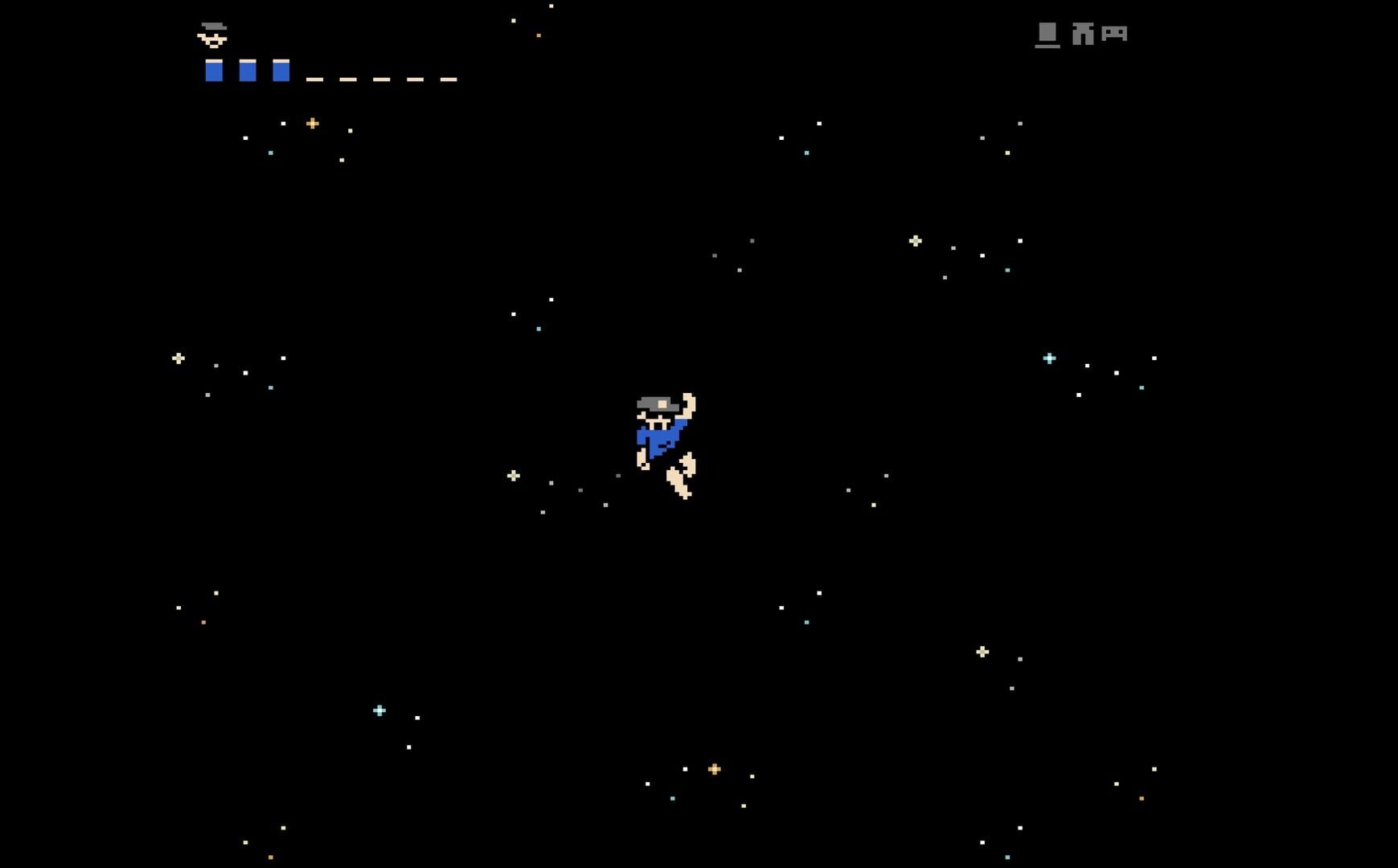1398x868 pixels.
Task: Select the shorts icon in the top-right row
Action: (x=1083, y=35)
